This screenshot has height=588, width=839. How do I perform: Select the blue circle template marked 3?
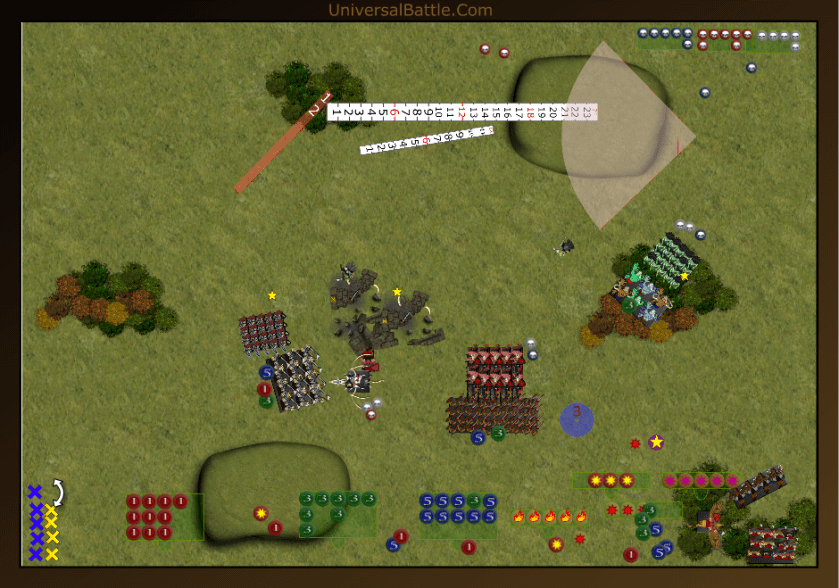576,418
